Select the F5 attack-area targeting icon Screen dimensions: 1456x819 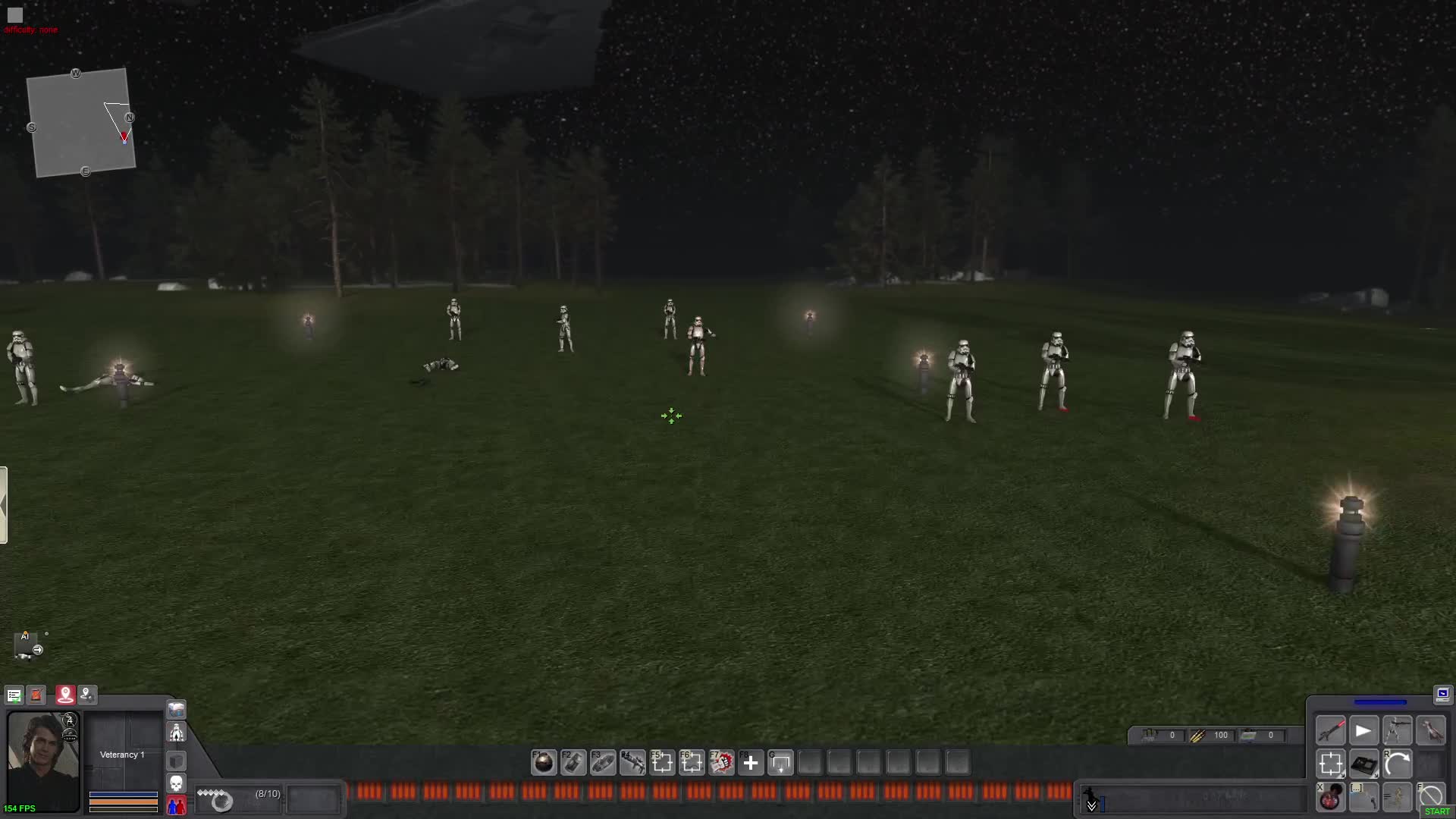pos(664,763)
